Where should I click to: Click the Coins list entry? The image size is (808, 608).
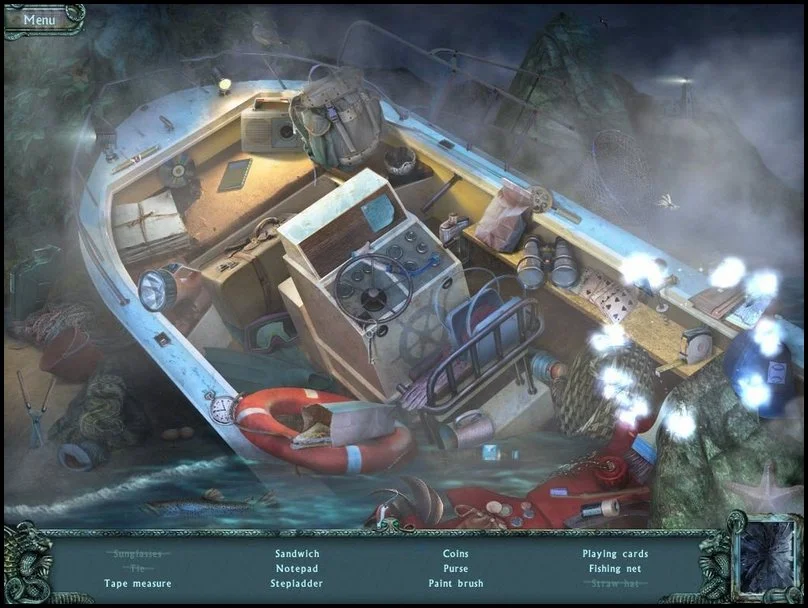[455, 553]
